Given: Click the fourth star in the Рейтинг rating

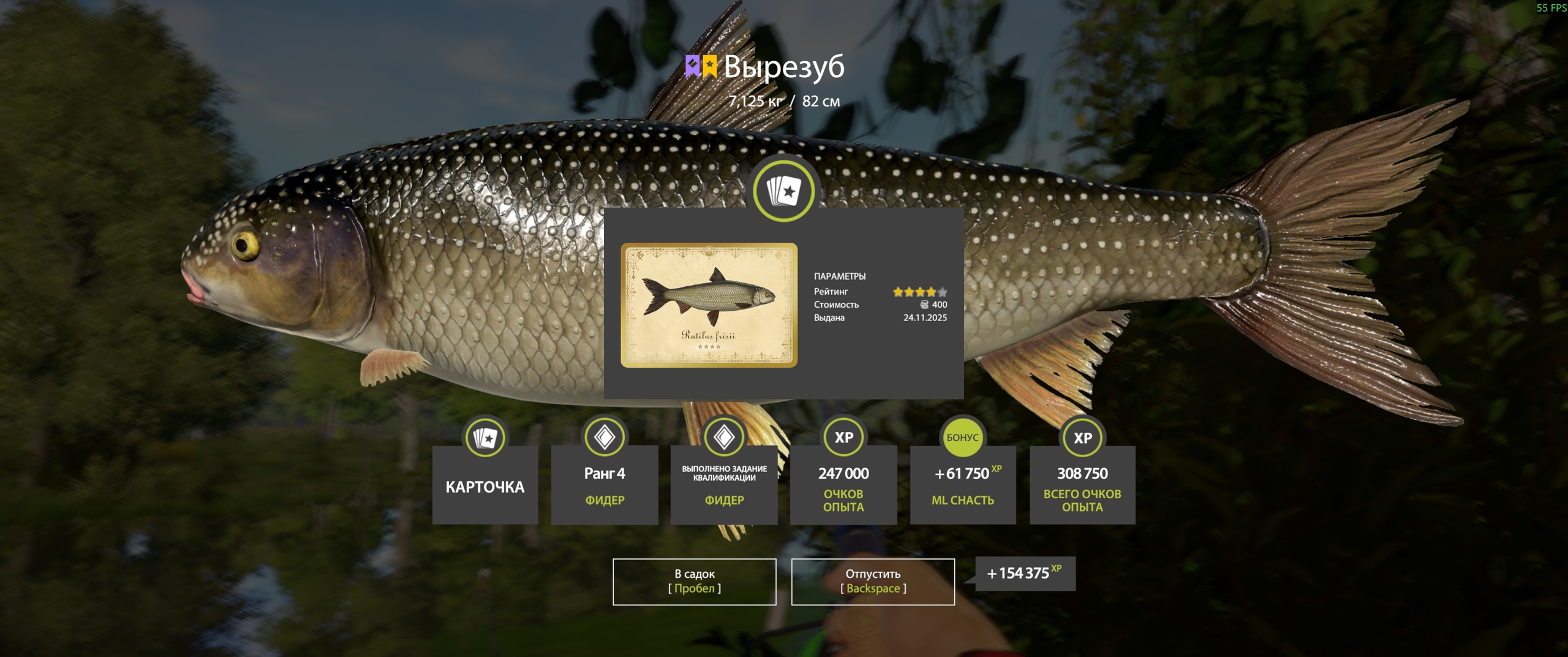Looking at the screenshot, I should click(931, 292).
